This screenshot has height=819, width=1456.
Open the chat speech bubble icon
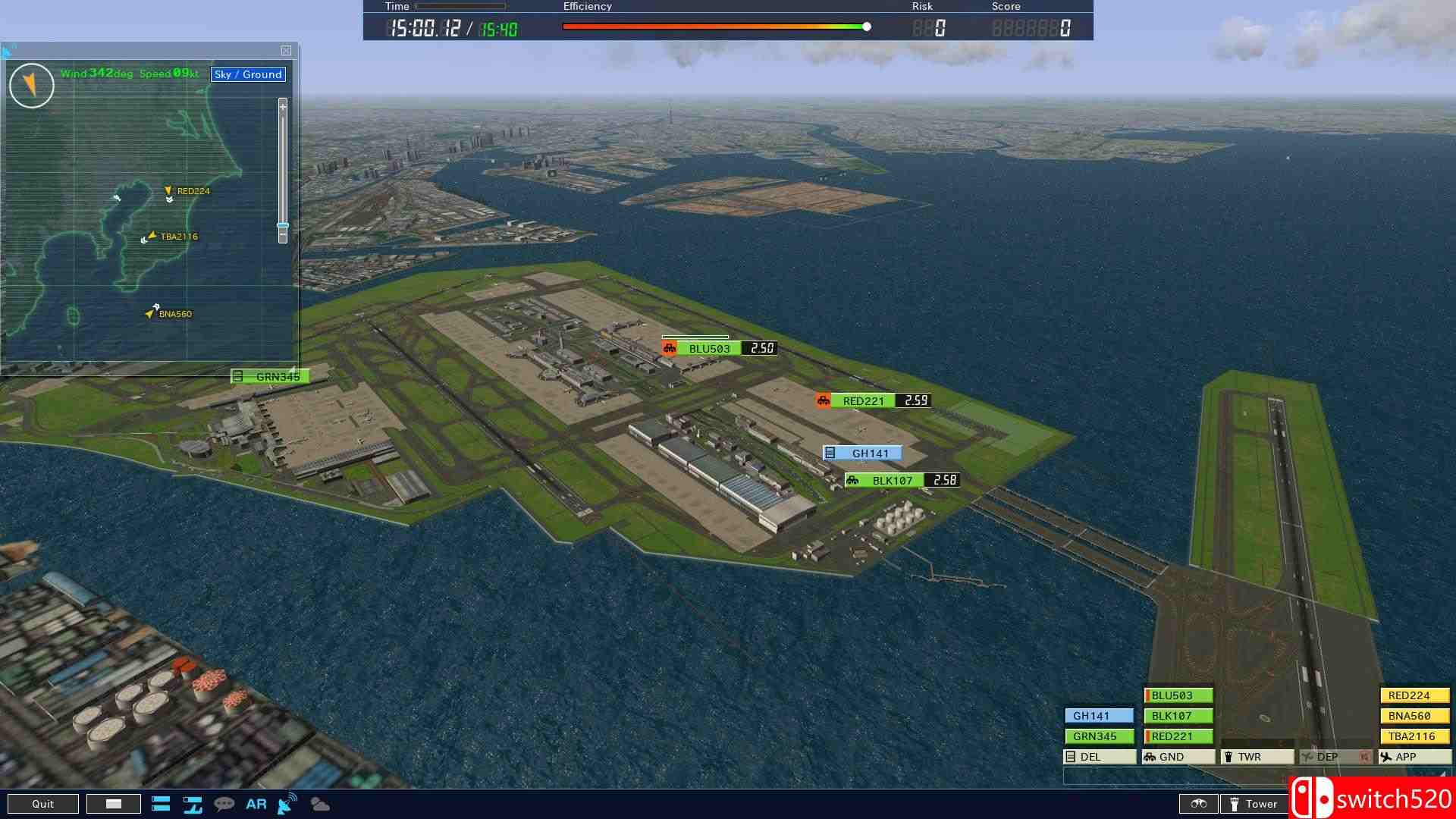(x=223, y=804)
